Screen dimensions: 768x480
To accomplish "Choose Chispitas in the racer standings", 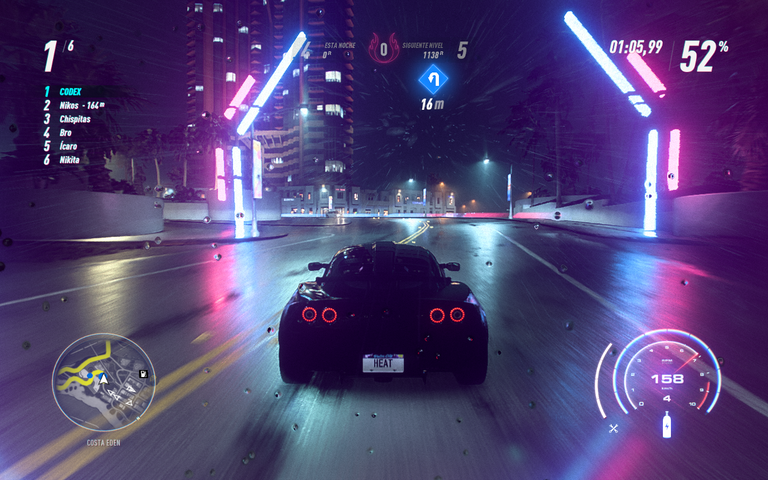I will [74, 118].
